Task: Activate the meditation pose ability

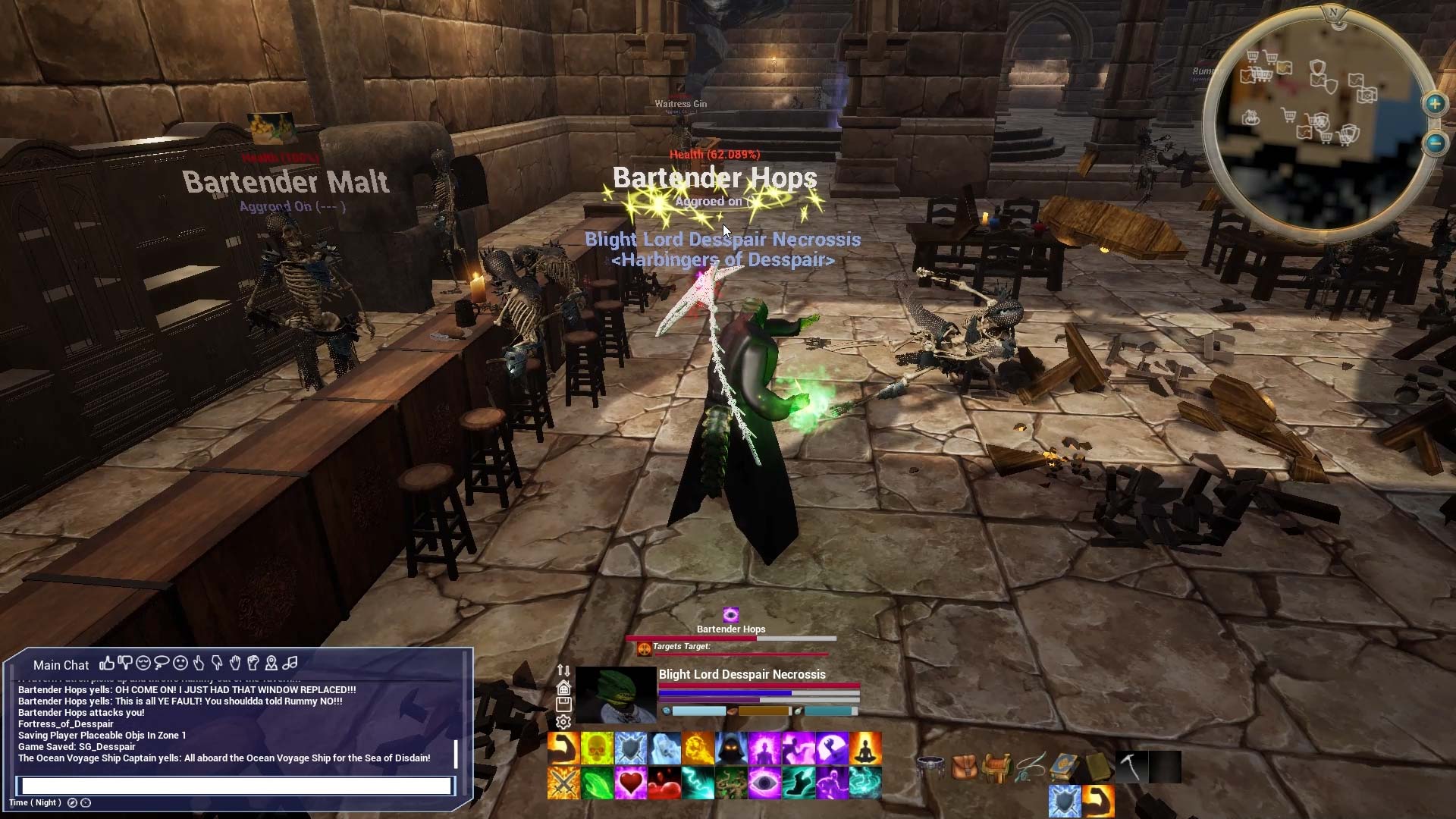Action: (865, 748)
